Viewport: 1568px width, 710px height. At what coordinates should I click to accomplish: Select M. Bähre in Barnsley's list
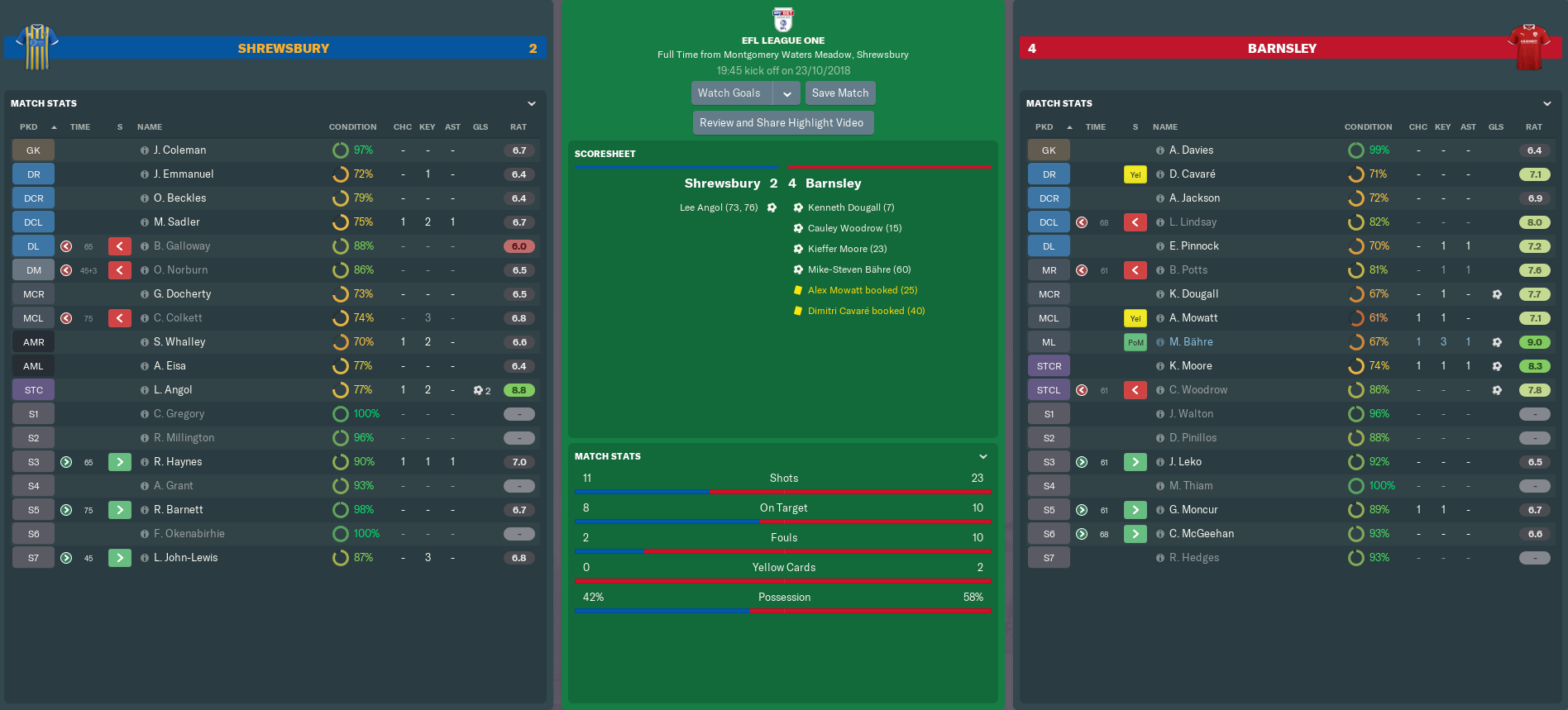click(x=1191, y=342)
